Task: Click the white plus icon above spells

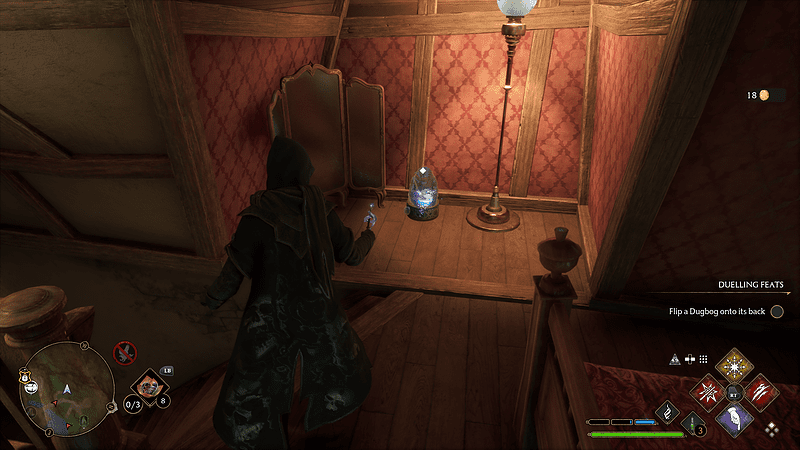Action: pyautogui.click(x=689, y=358)
